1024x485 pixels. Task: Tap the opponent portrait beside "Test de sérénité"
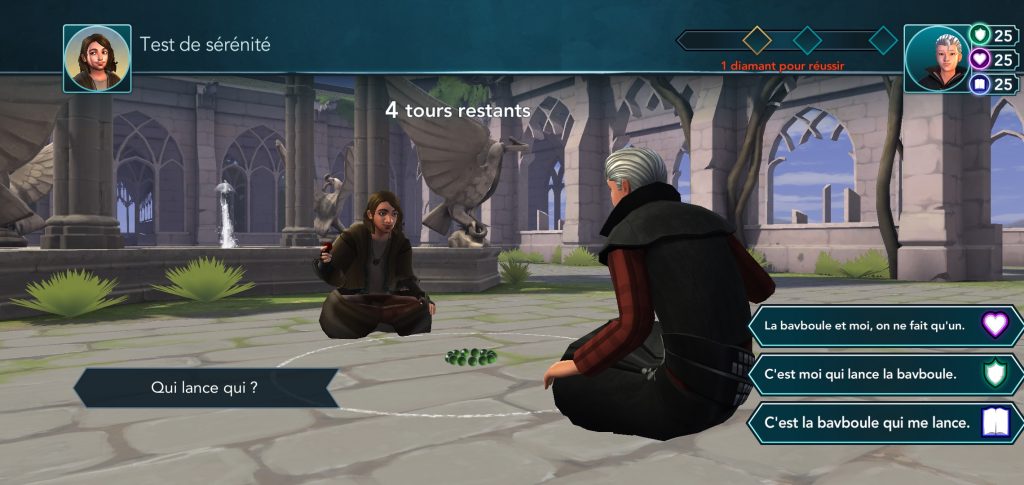pyautogui.click(x=97, y=58)
